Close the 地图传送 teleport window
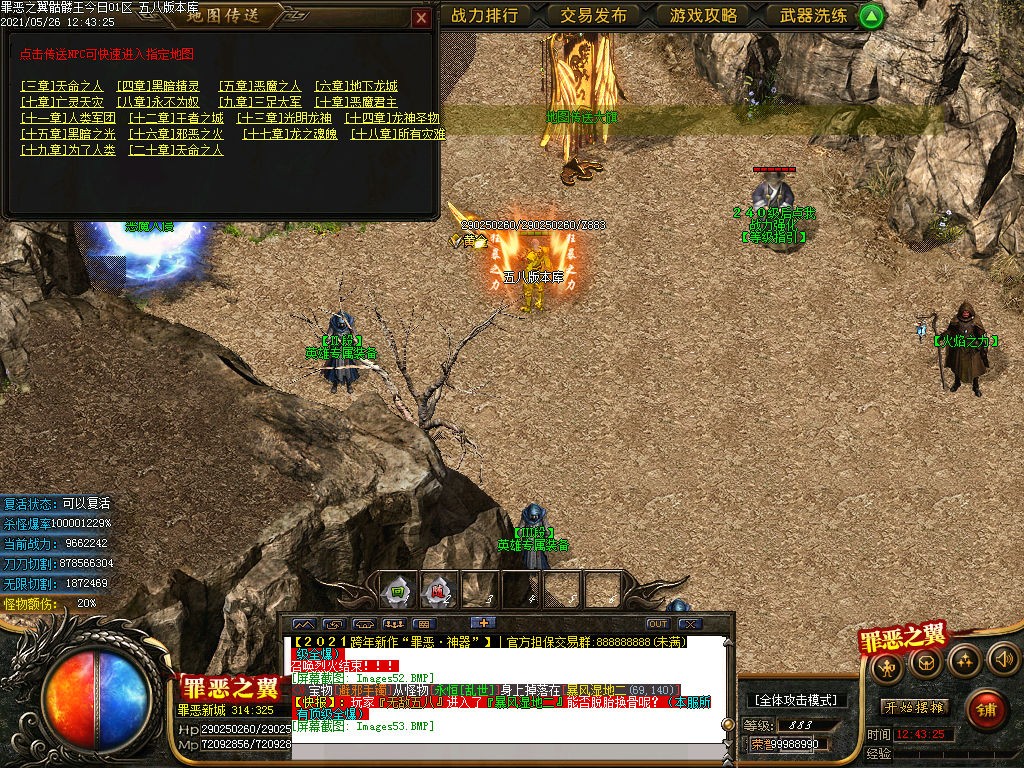The height and width of the screenshot is (768, 1024). [x=421, y=17]
